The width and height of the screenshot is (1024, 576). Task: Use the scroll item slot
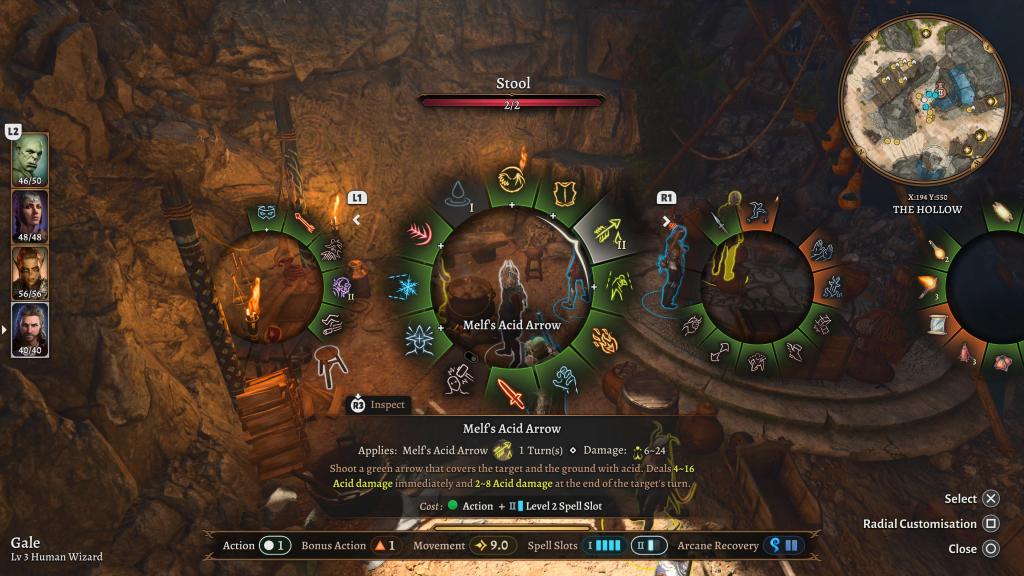click(x=937, y=325)
